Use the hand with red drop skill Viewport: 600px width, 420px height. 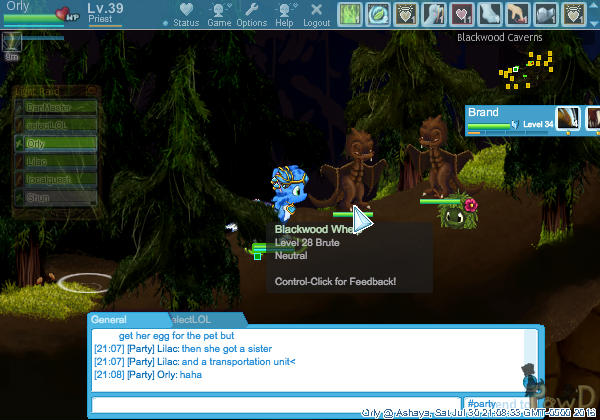click(518, 14)
